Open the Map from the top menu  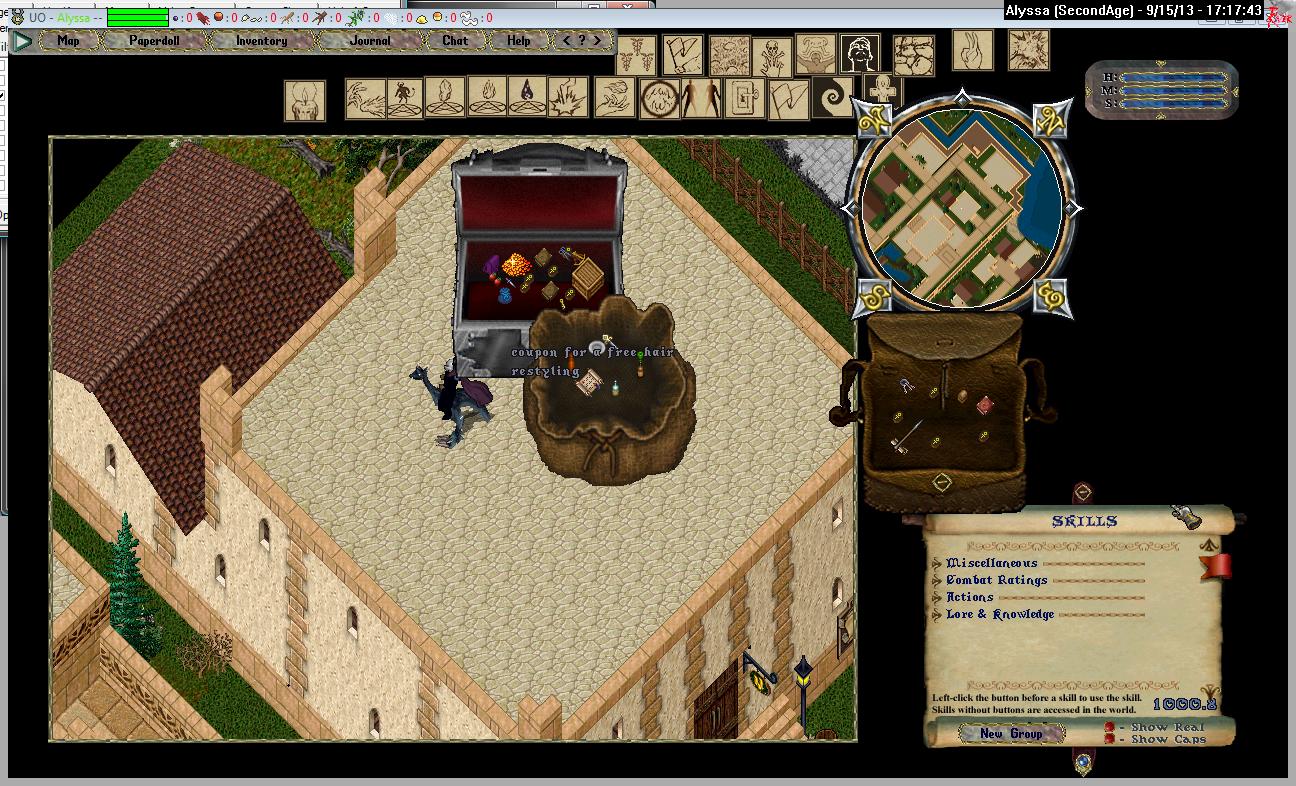point(68,41)
